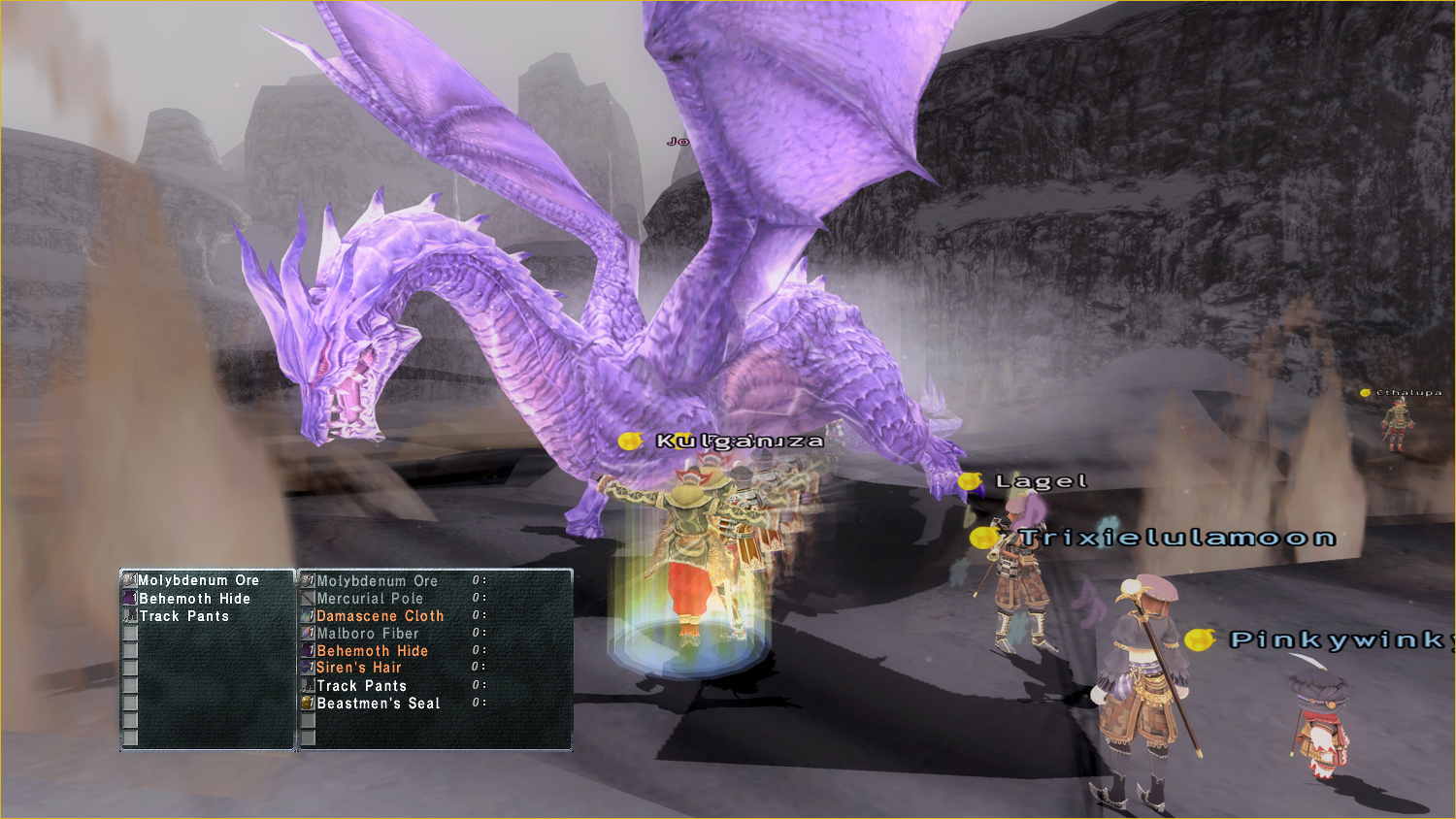Choose Beastmen's Seal in the treasure list

(378, 704)
